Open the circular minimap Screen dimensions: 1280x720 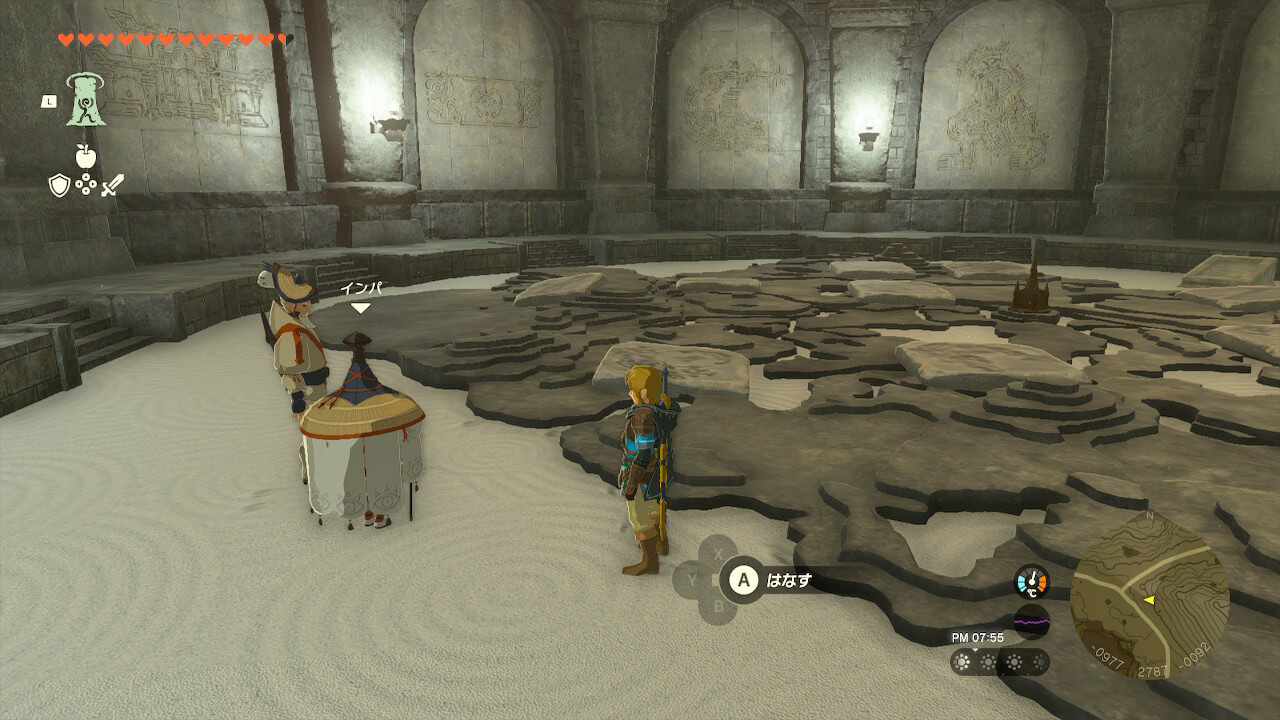[x=1149, y=596]
